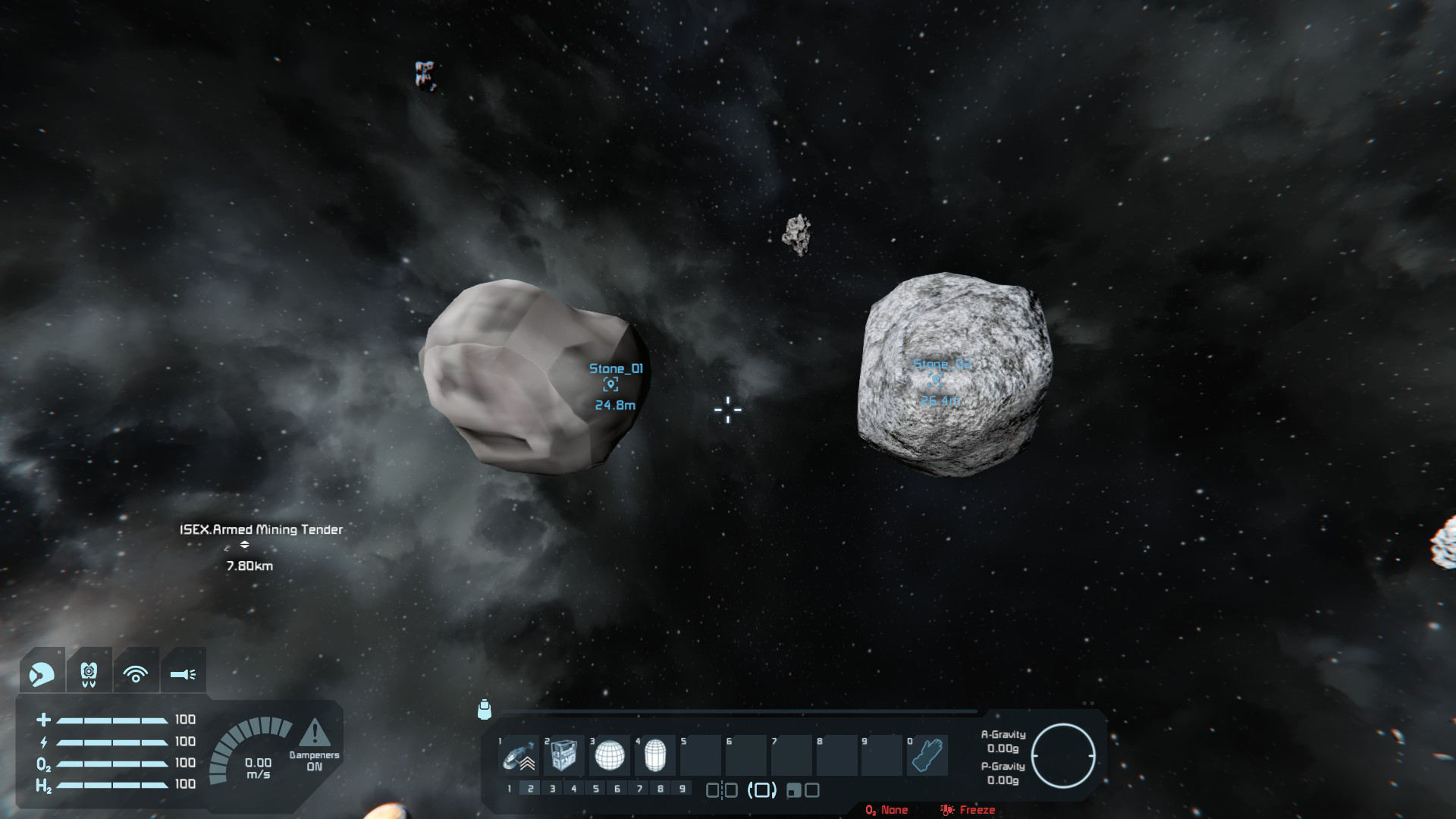The height and width of the screenshot is (819, 1456).
Task: Toggle the helmet visor icon
Action: click(x=42, y=673)
